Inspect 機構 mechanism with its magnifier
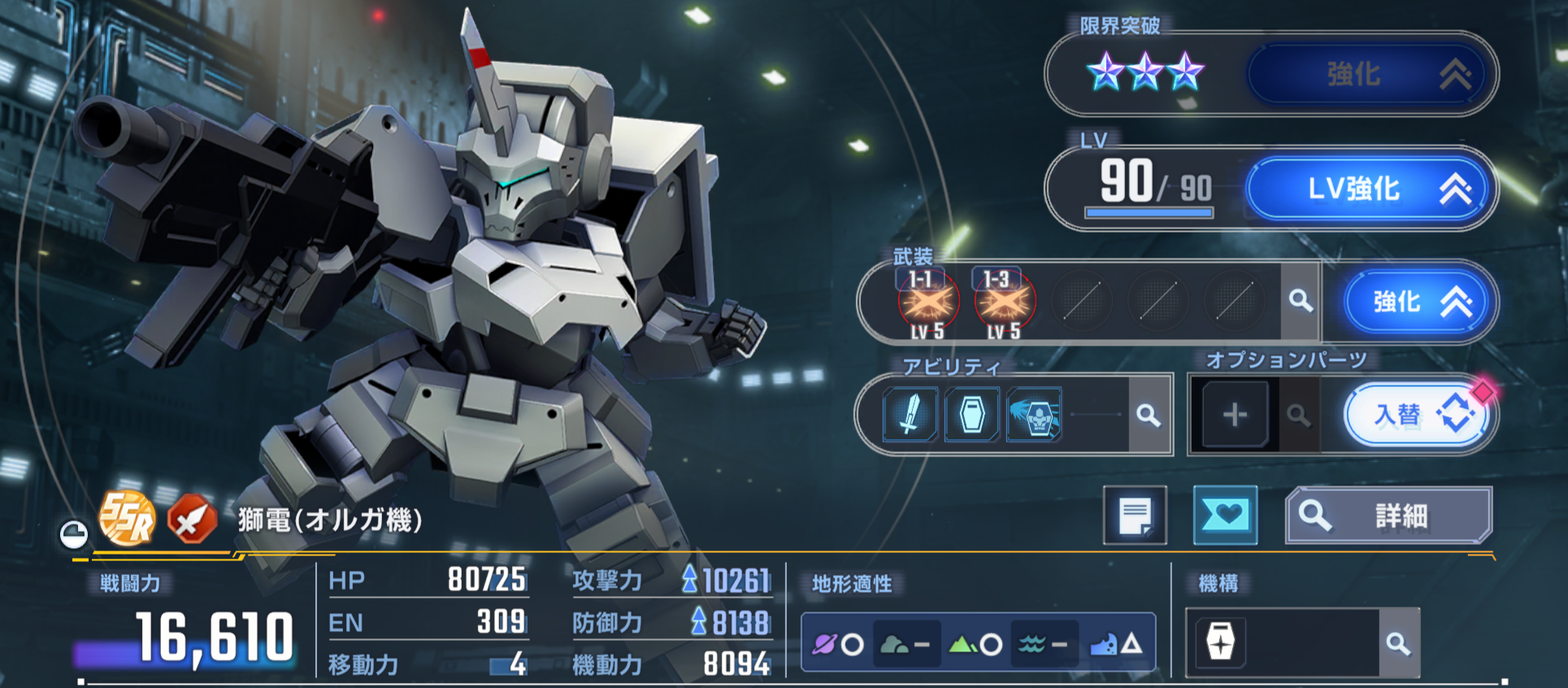 point(1398,644)
